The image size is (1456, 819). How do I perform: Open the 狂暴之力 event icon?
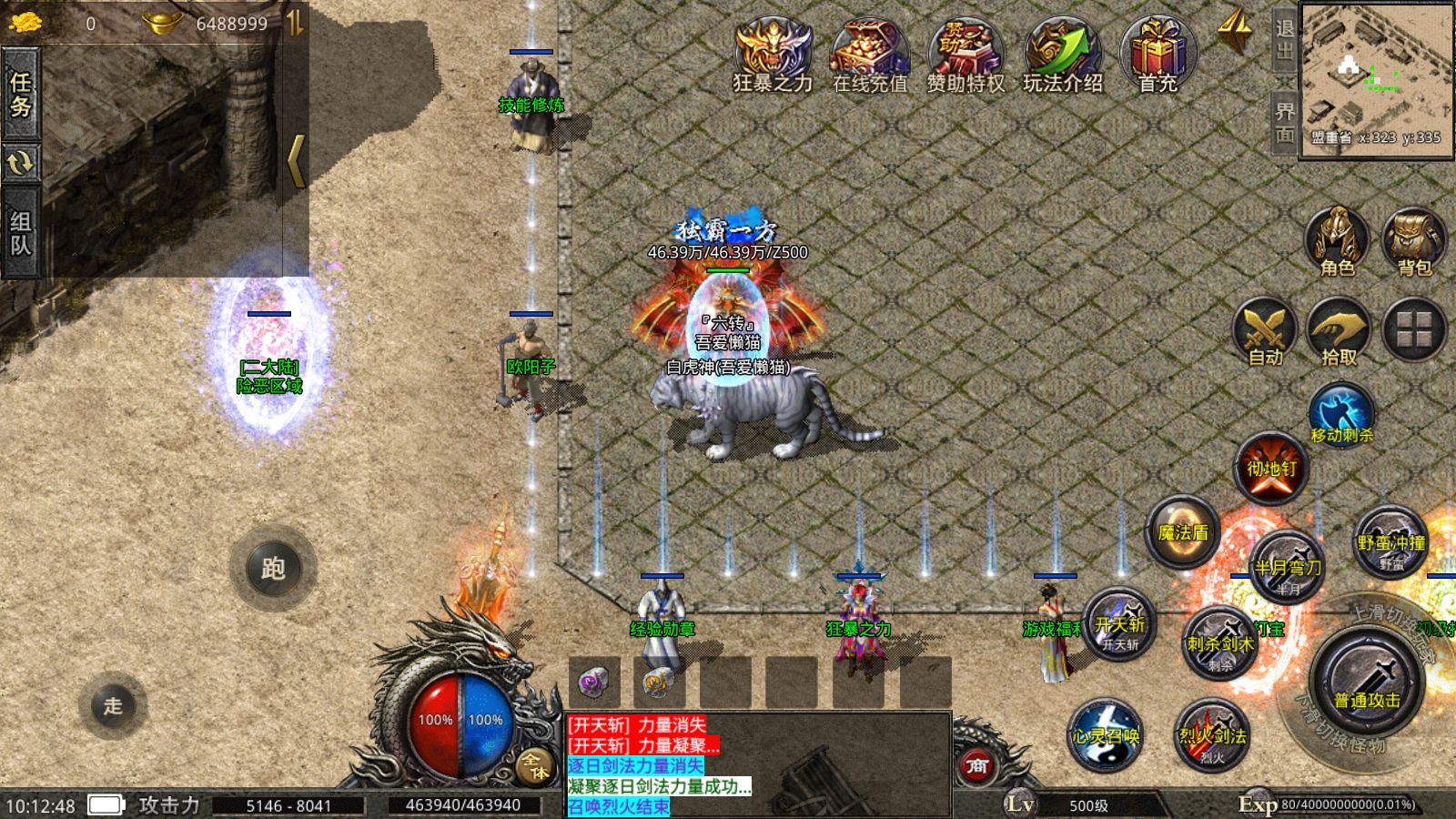[773, 56]
